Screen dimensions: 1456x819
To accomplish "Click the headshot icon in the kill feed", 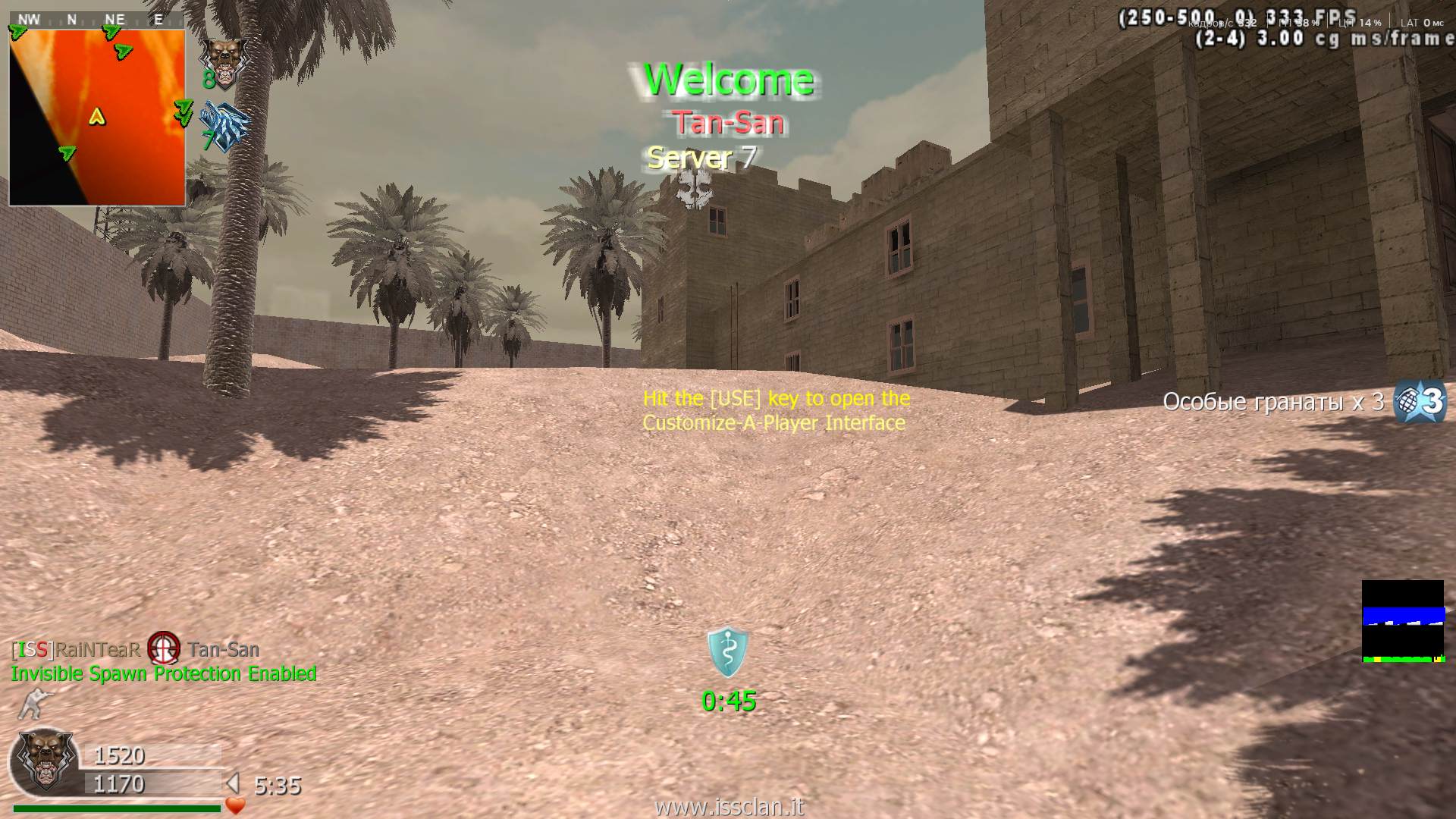I will pyautogui.click(x=164, y=648).
